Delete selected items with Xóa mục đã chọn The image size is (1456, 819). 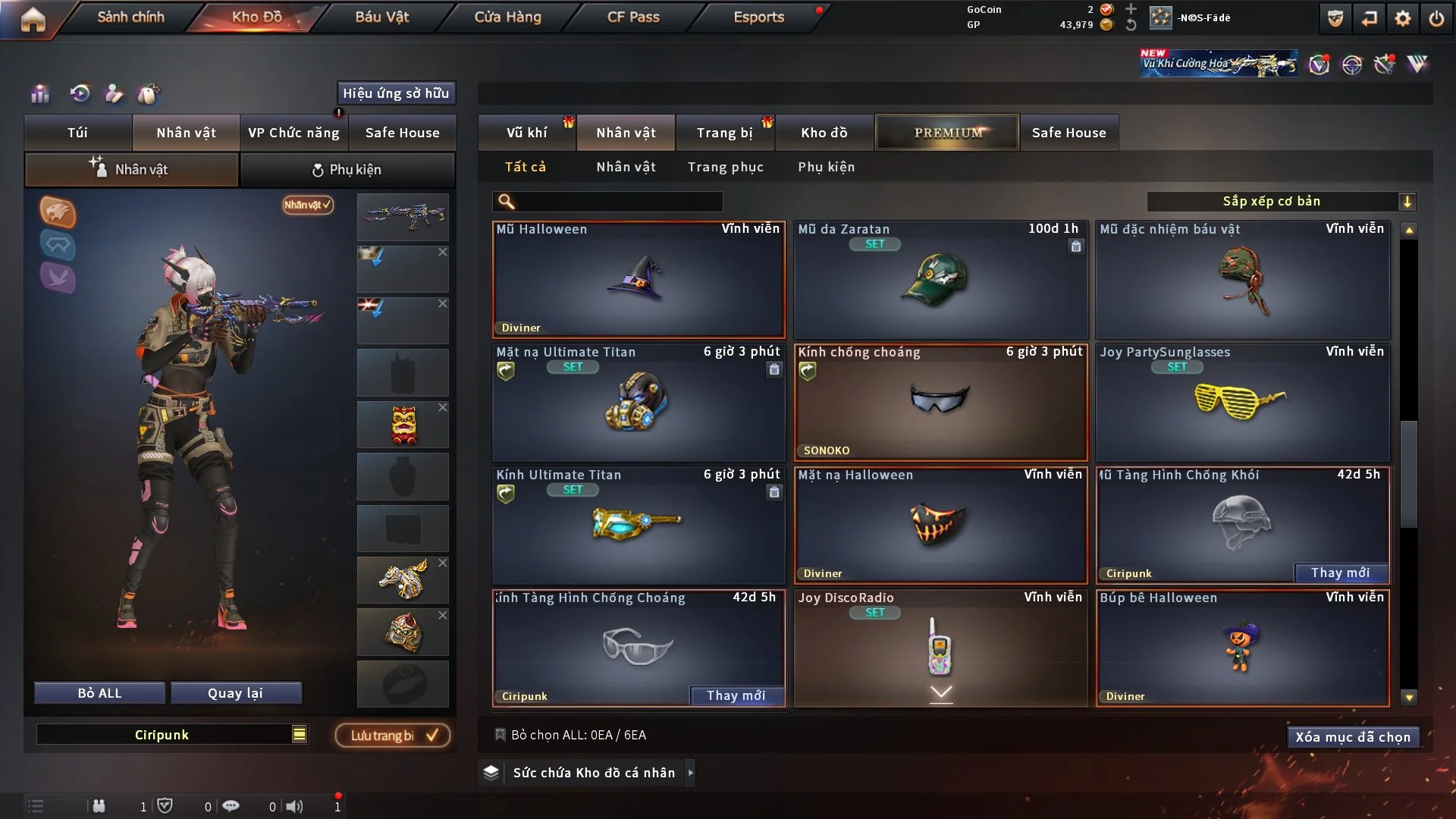(x=1352, y=737)
